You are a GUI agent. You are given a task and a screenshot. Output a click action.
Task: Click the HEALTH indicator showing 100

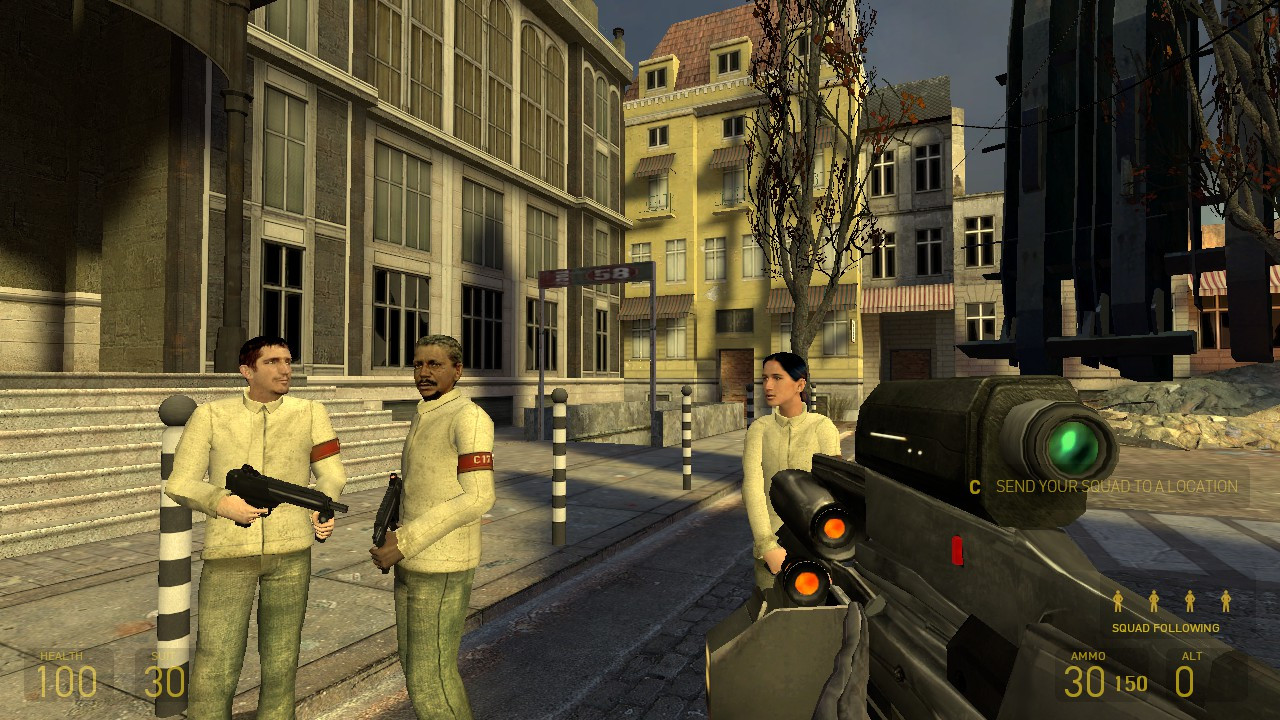(70, 678)
